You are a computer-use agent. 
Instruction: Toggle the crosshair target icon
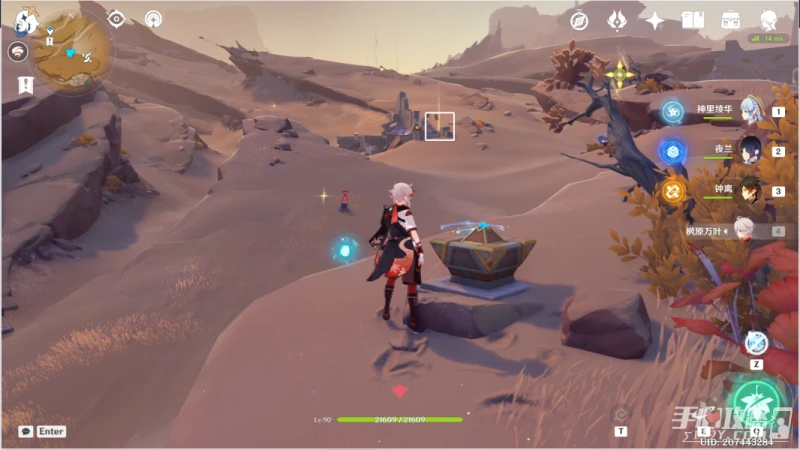pyautogui.click(x=116, y=18)
